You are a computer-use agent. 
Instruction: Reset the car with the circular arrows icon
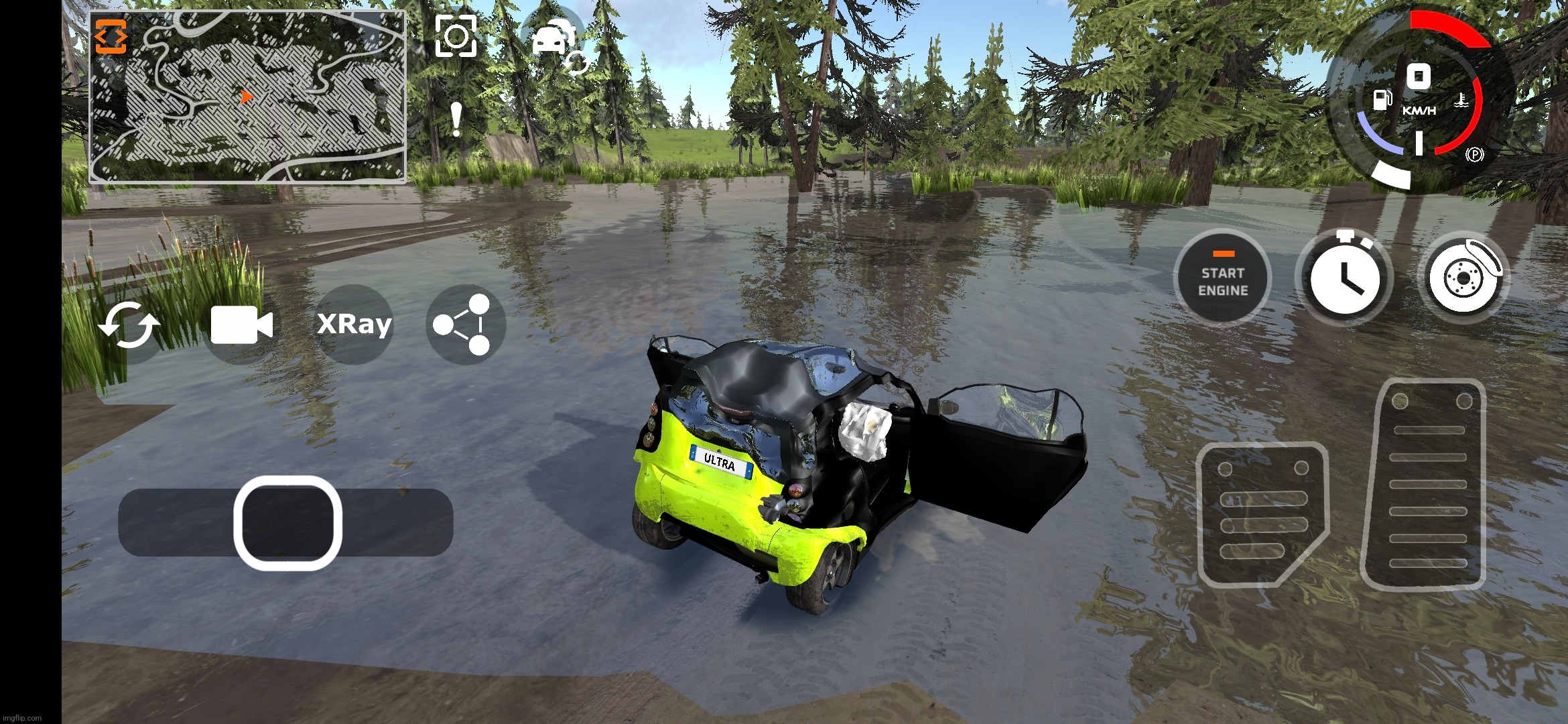[x=129, y=326]
